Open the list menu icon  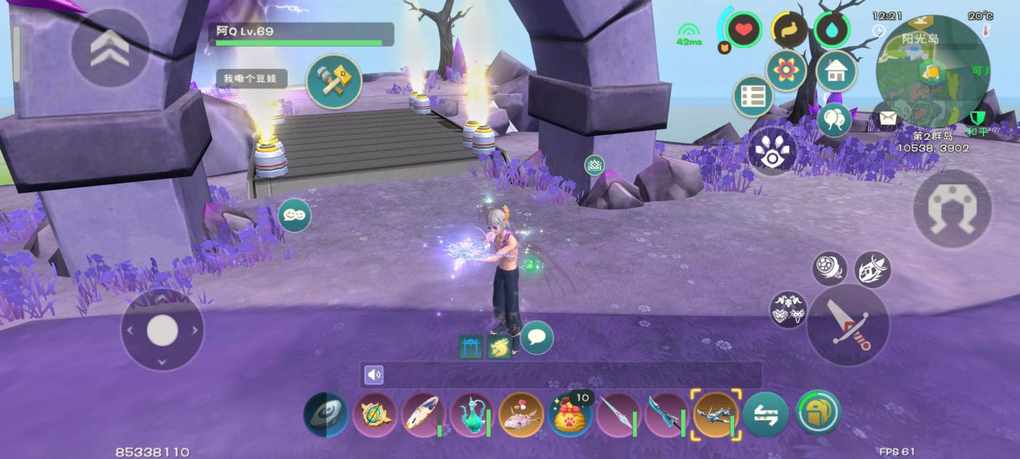(752, 97)
